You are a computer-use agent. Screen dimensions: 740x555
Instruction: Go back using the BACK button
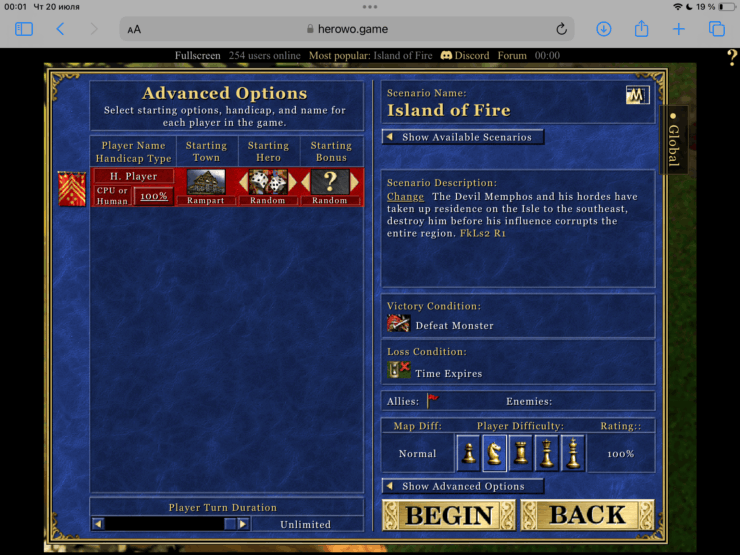point(587,516)
